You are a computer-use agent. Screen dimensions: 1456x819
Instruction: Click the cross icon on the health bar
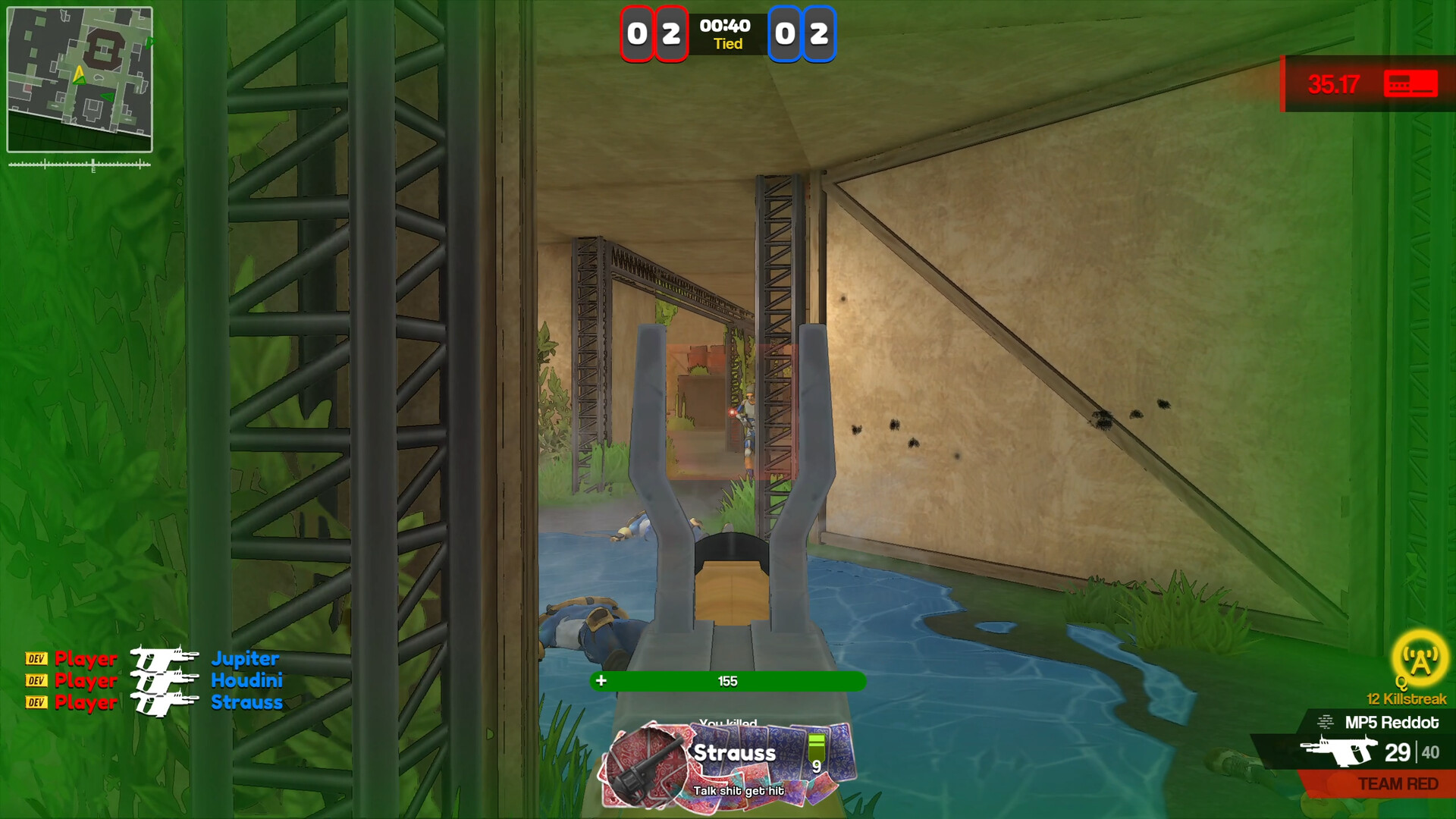pyautogui.click(x=601, y=681)
